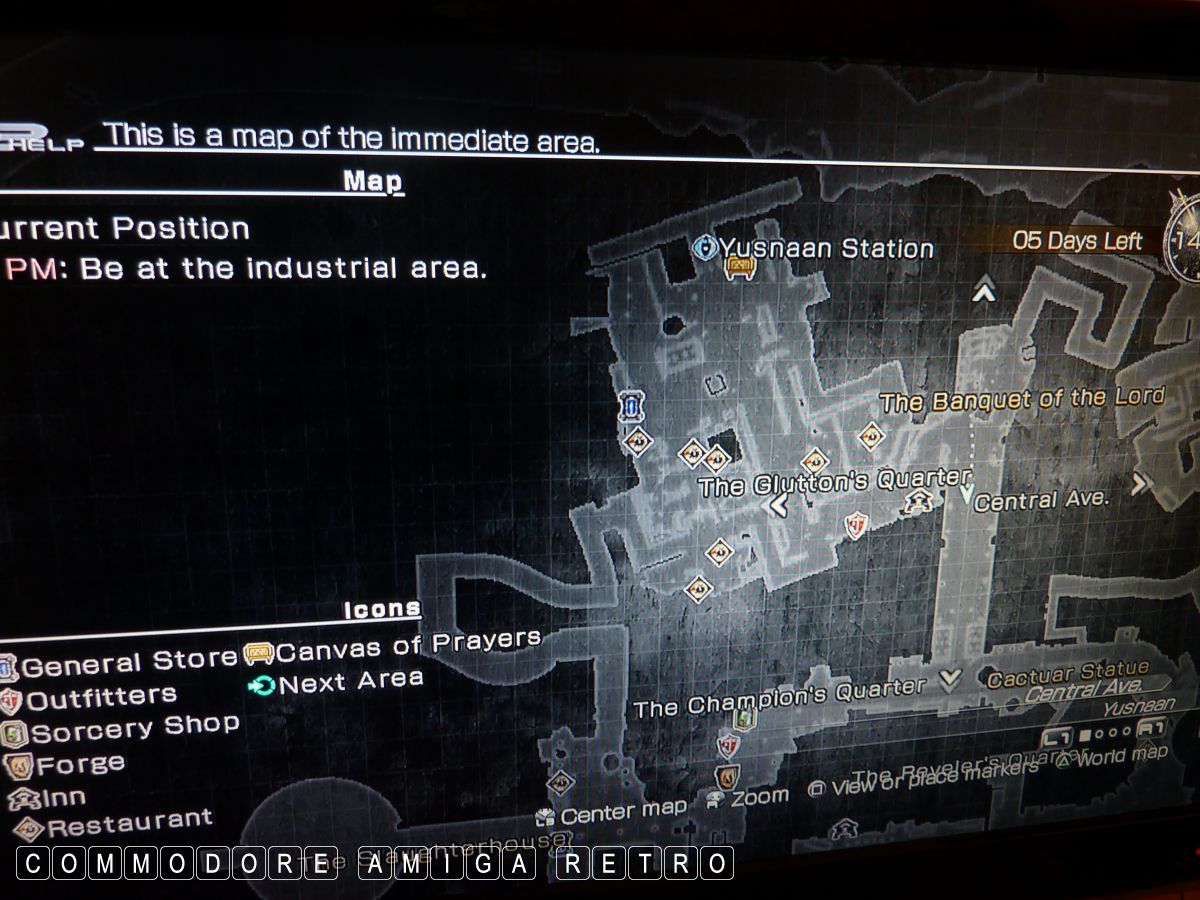Select The Banquet of the Lord label

coord(1021,399)
